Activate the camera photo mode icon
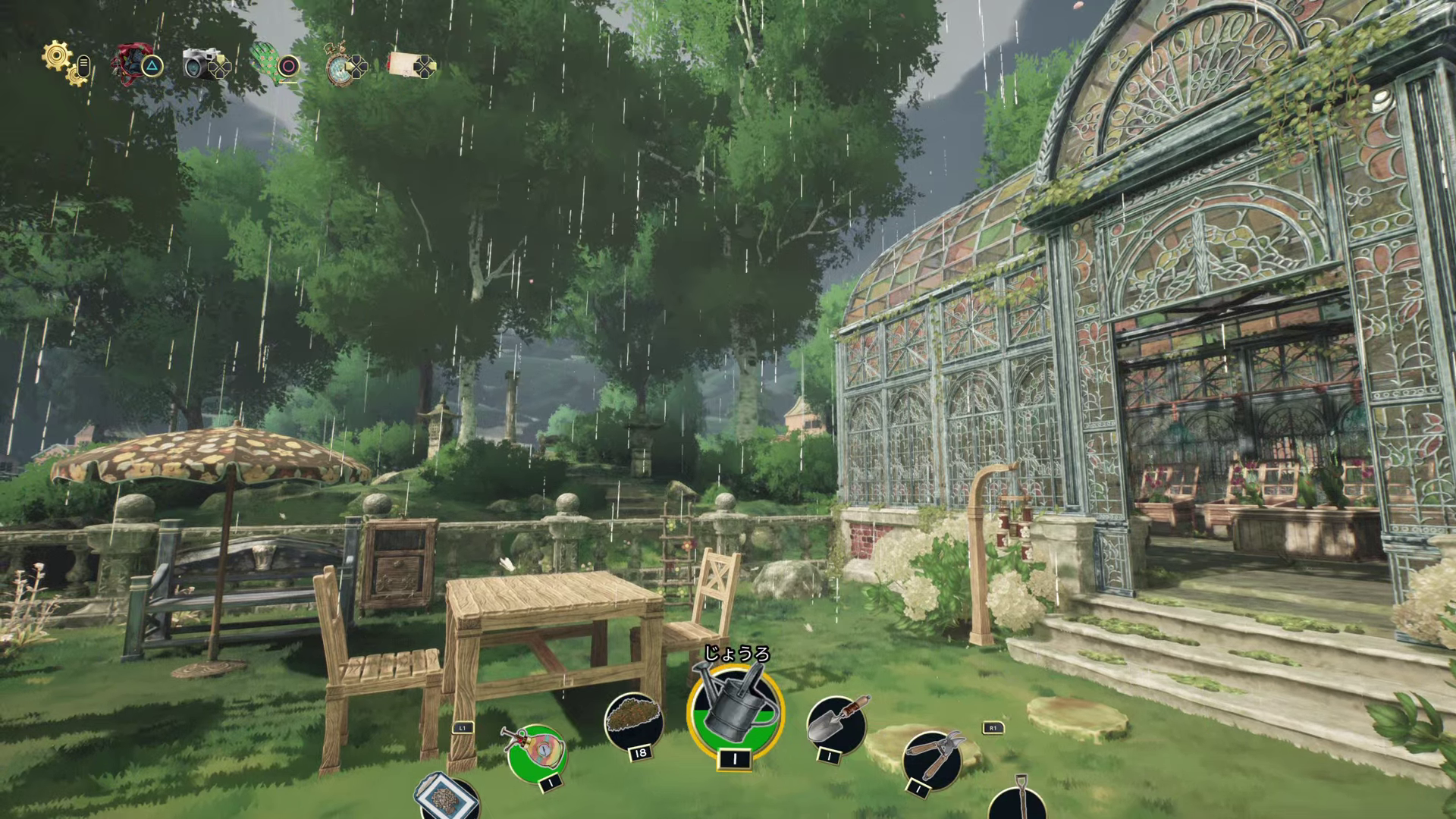 coord(201,64)
